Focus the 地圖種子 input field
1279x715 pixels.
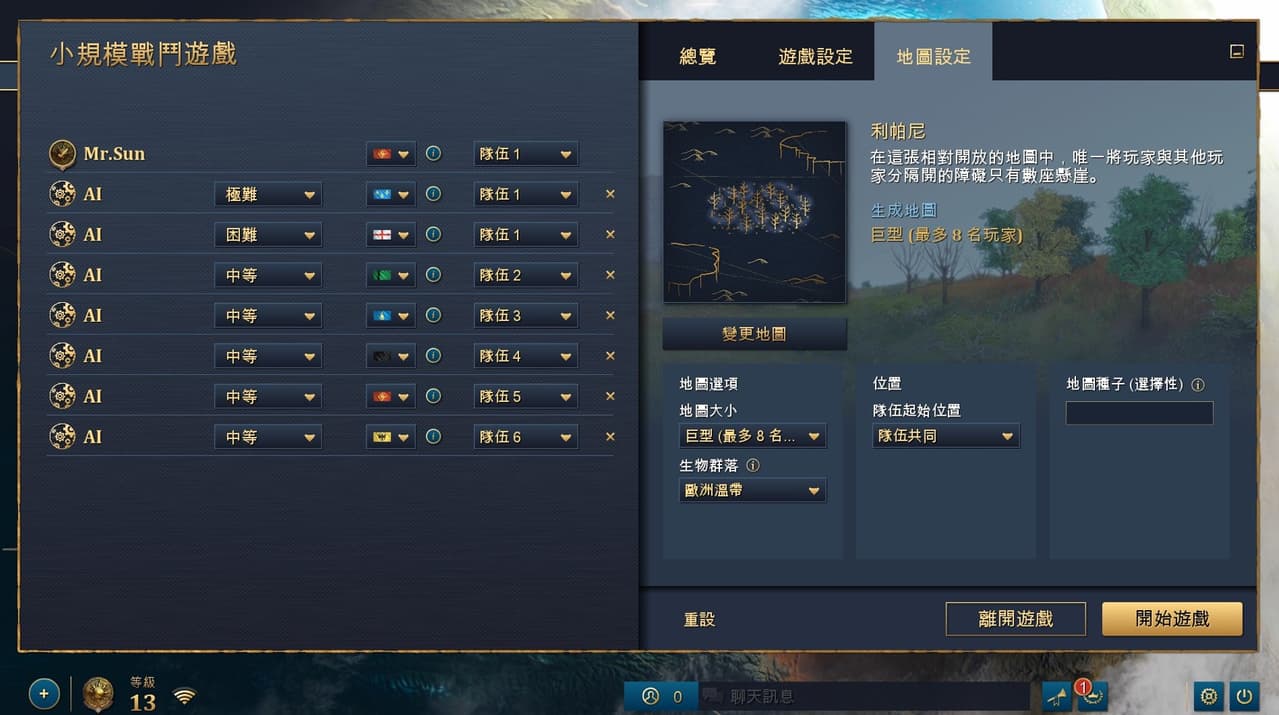[1139, 413]
